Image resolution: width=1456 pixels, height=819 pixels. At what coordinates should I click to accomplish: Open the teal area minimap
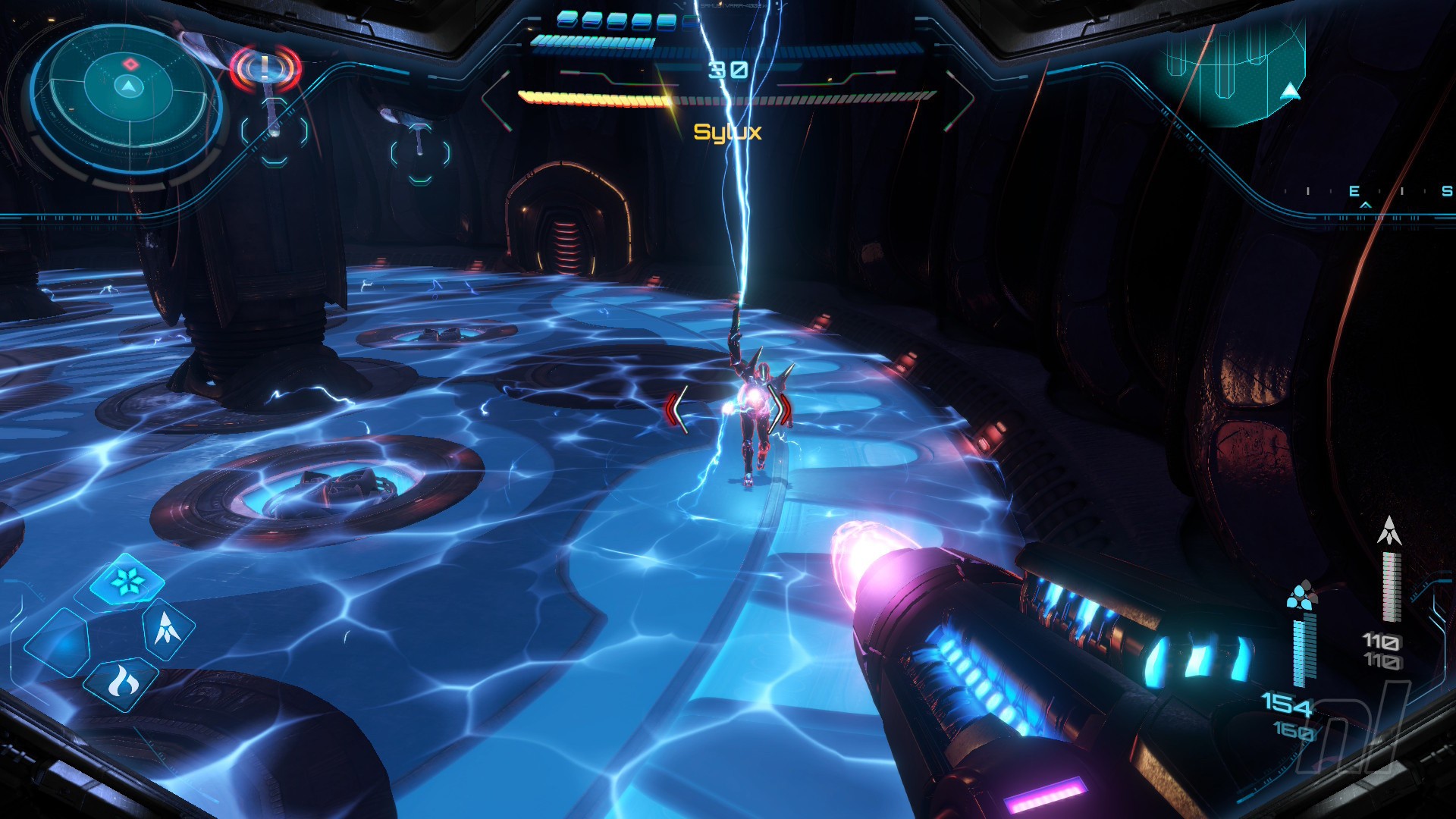(x=1236, y=72)
